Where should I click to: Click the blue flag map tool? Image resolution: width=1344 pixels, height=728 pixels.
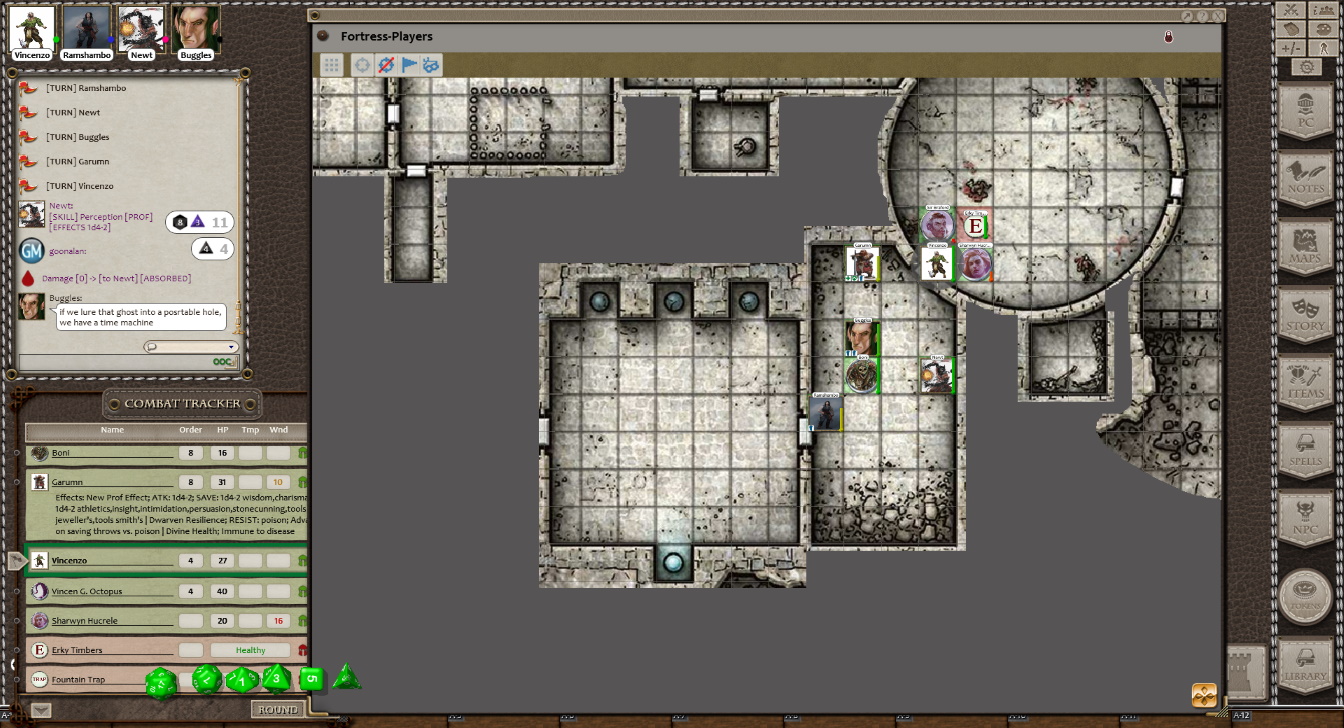409,65
